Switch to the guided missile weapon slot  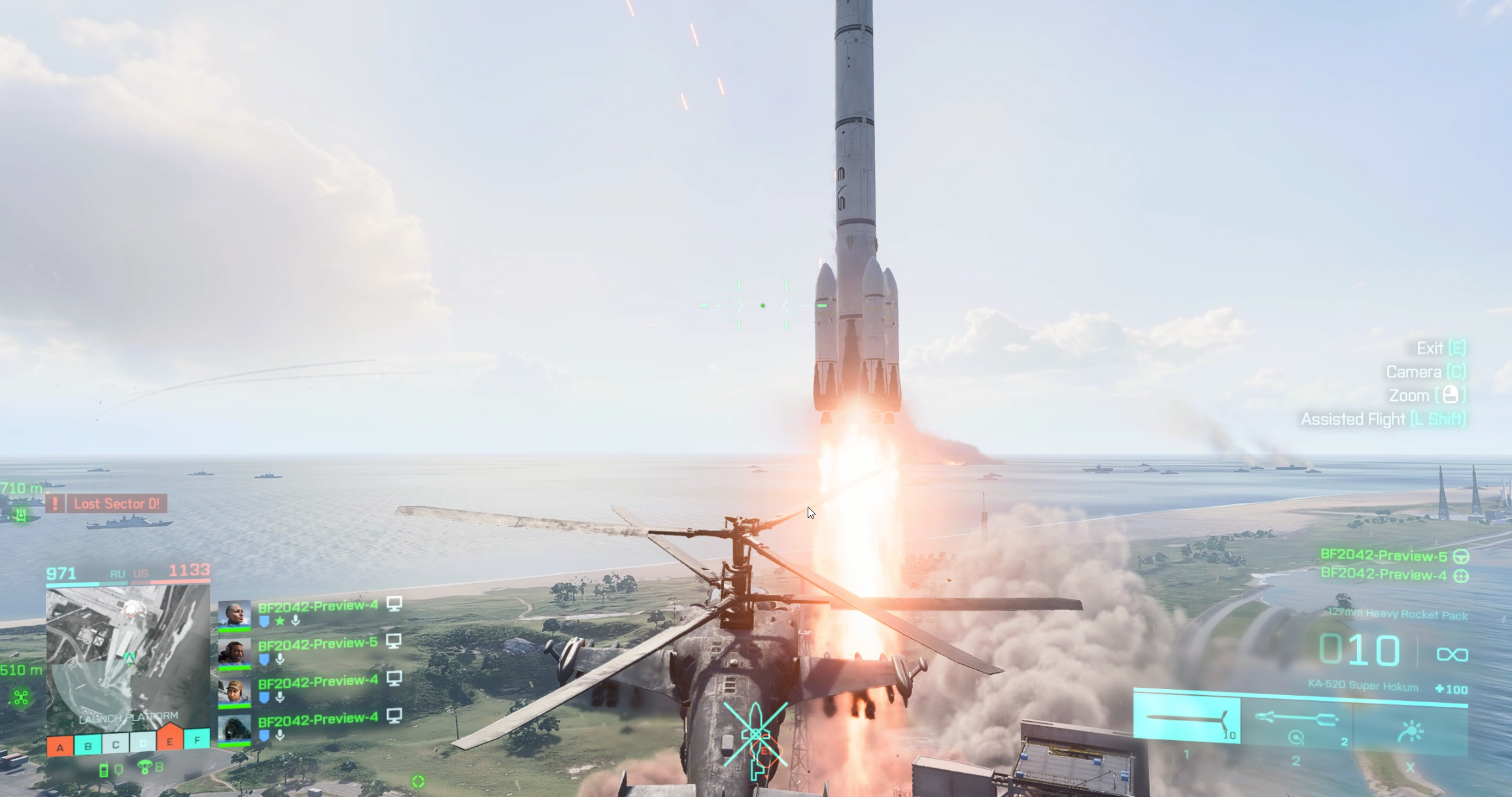pos(1296,722)
